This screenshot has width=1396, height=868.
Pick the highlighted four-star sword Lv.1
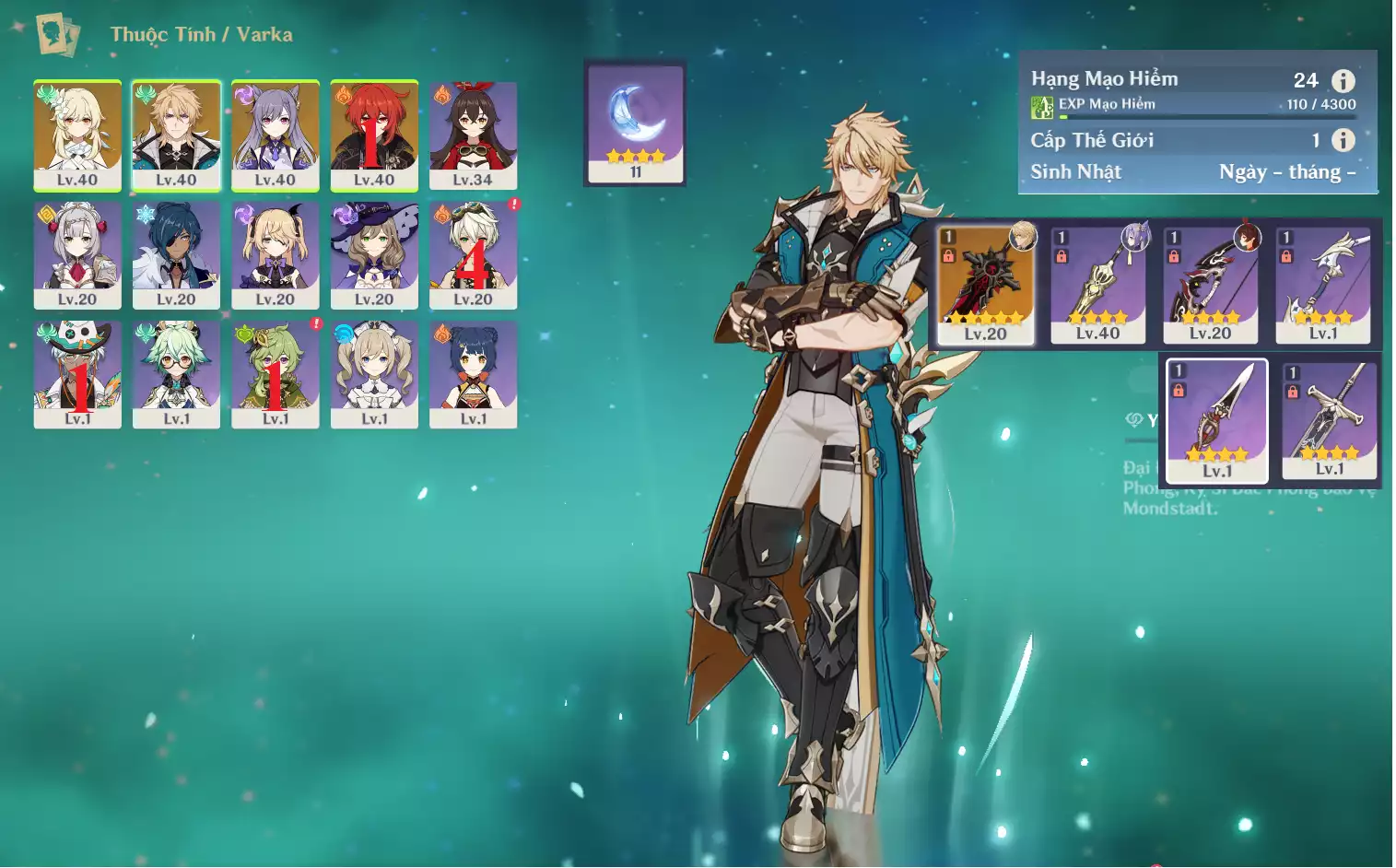click(x=1216, y=420)
